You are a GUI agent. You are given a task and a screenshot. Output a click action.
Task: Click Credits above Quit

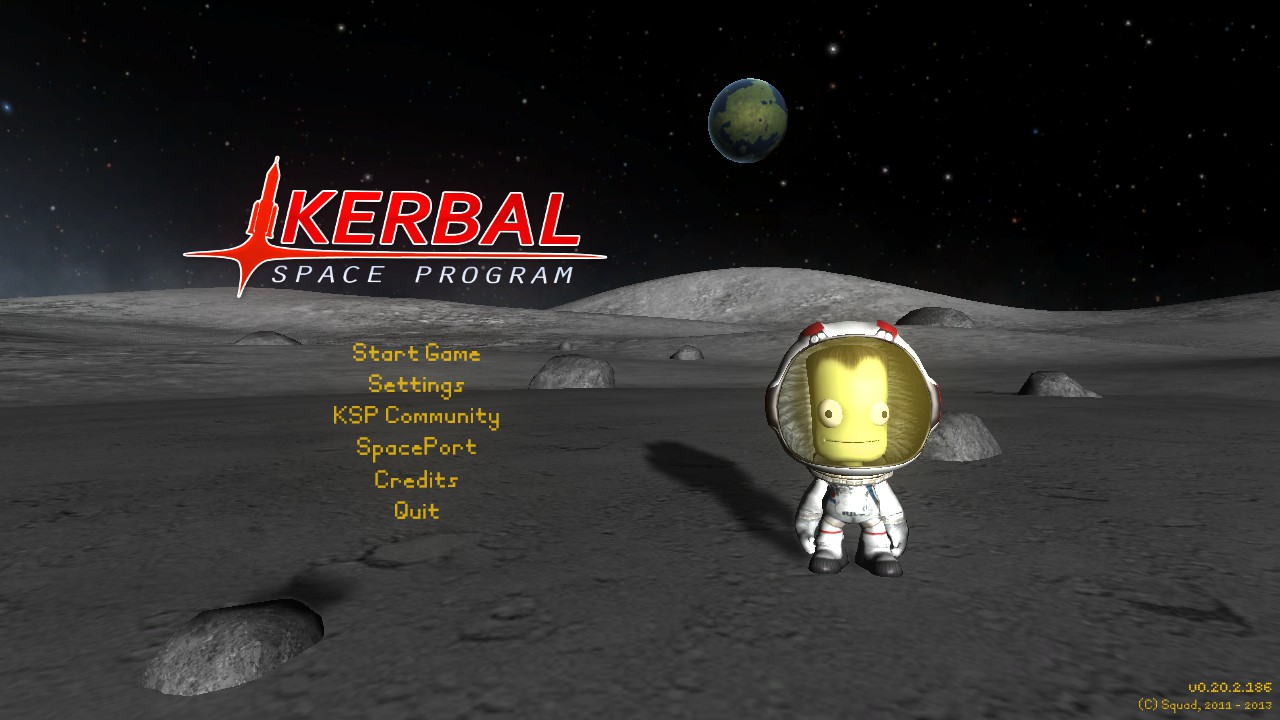point(416,480)
